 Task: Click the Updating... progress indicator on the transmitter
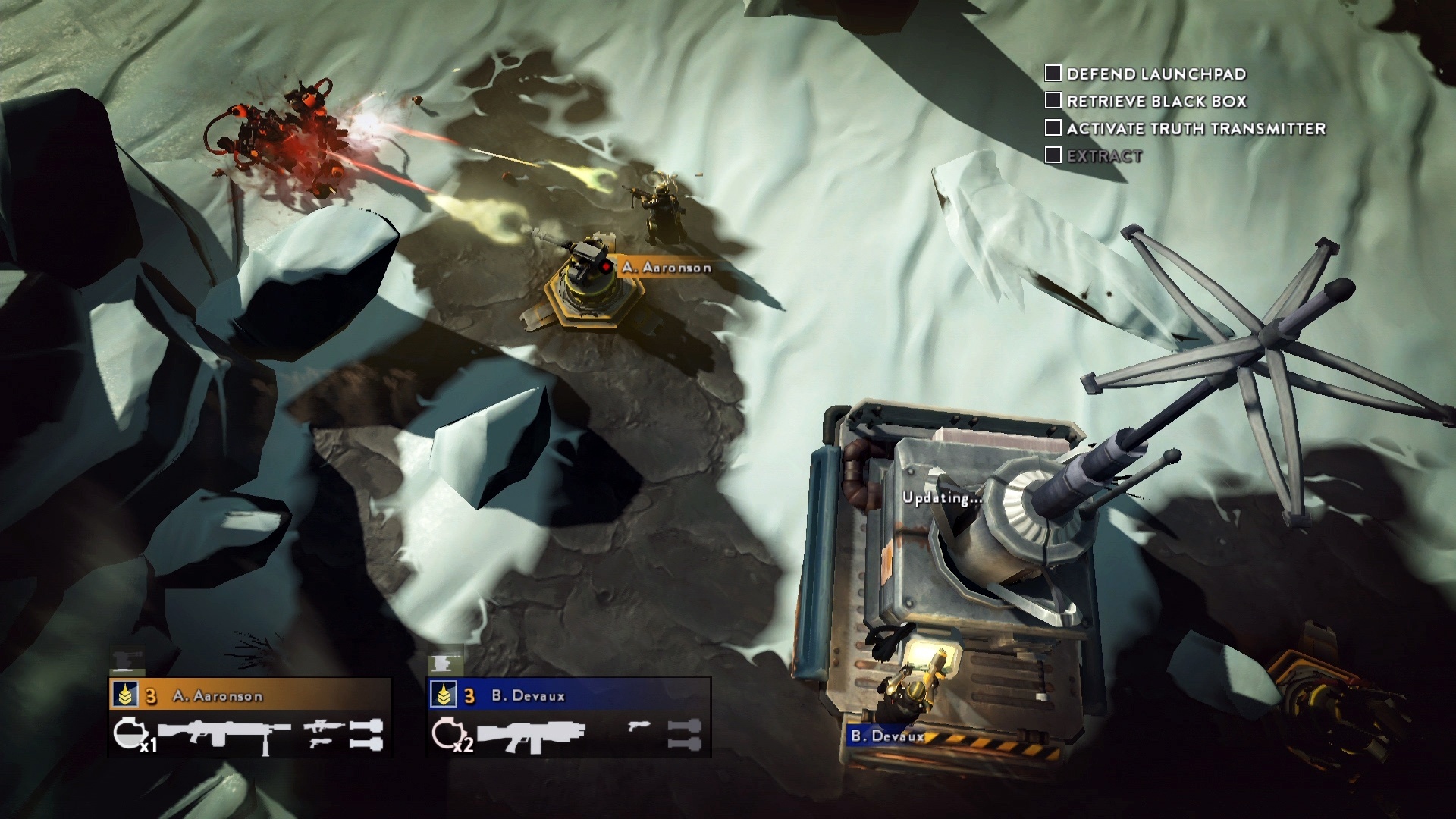click(x=942, y=499)
